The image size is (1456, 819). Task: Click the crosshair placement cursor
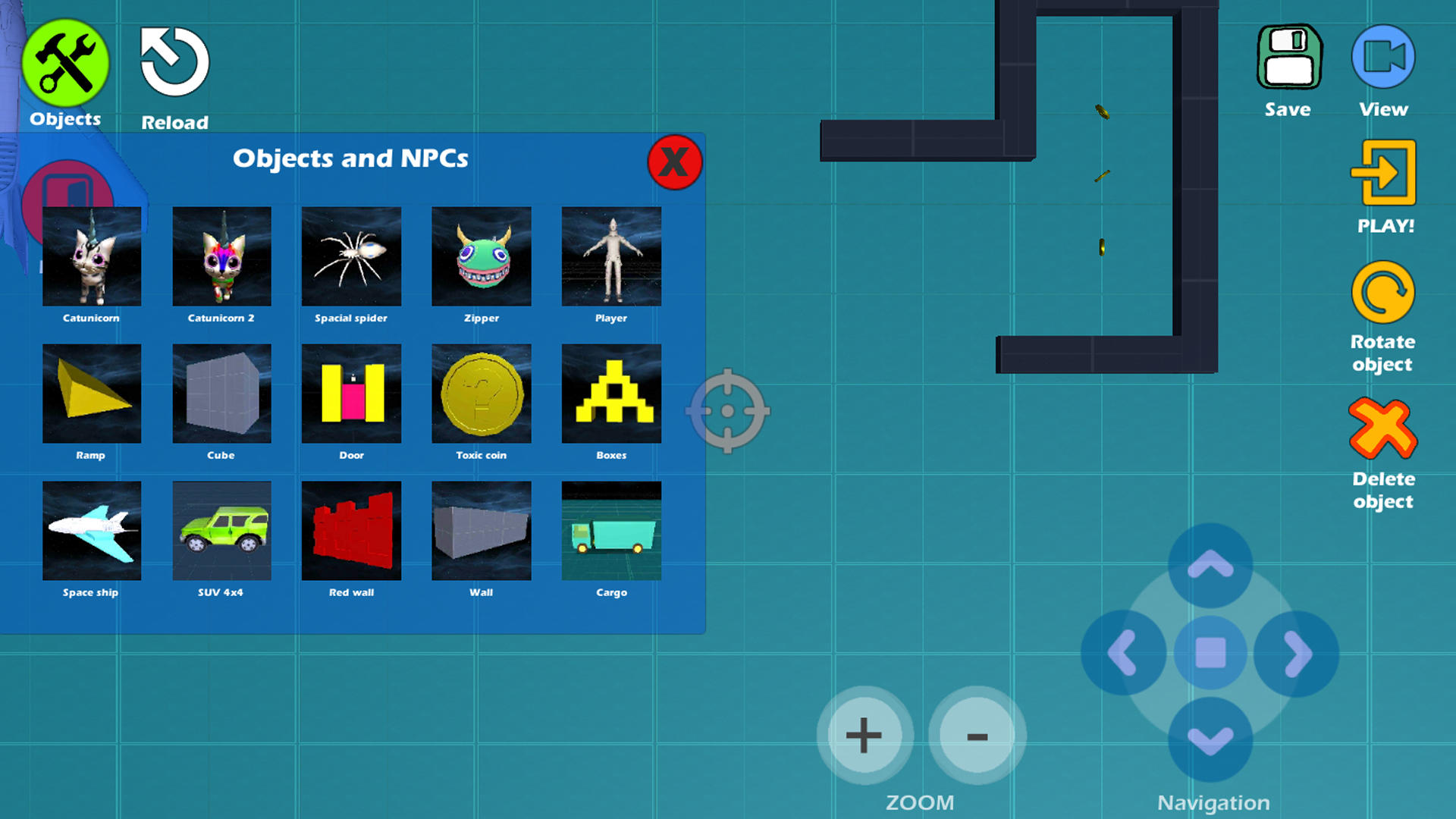729,412
